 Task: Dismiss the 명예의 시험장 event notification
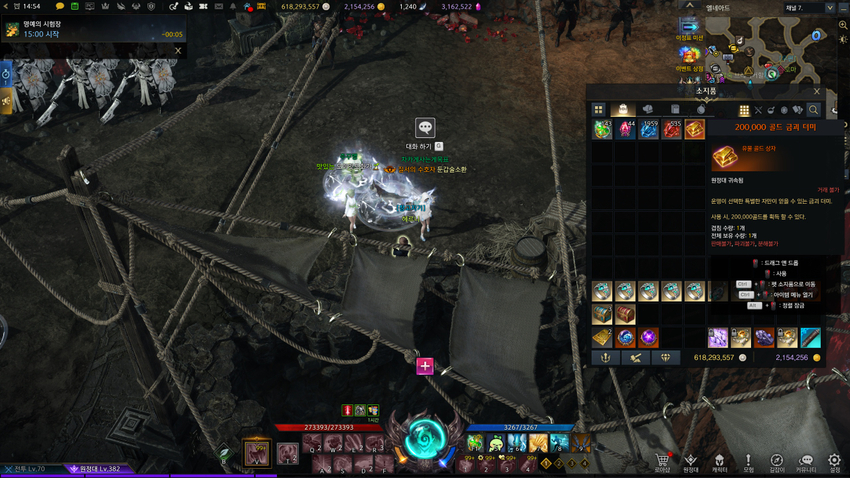click(x=178, y=50)
